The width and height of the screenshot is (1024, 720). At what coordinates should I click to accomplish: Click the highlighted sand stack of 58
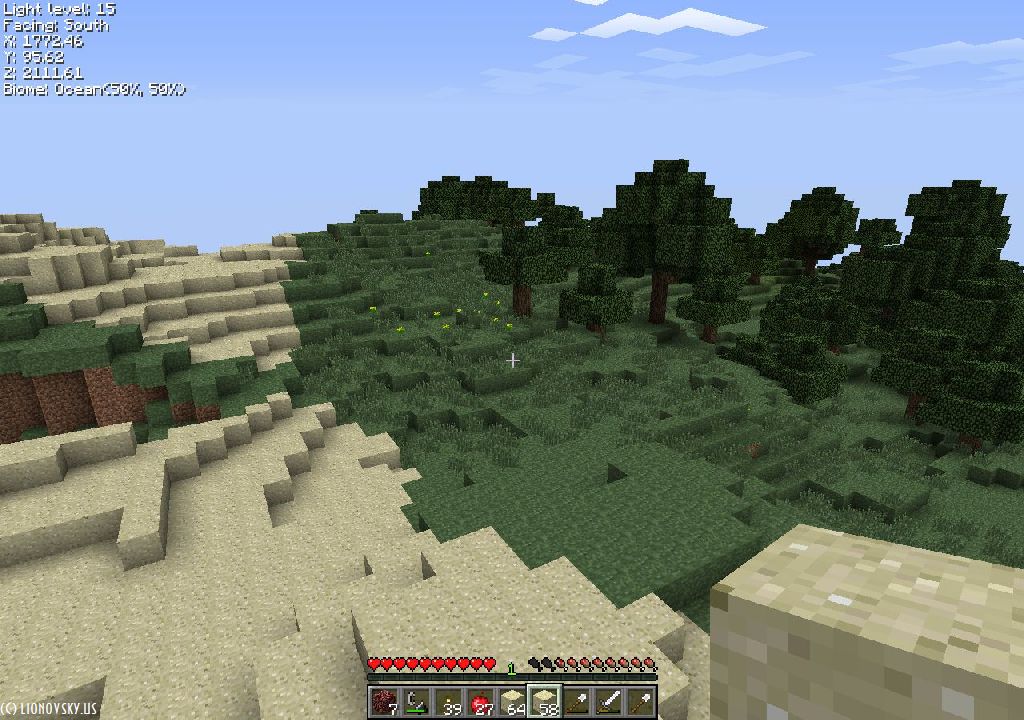pyautogui.click(x=545, y=702)
